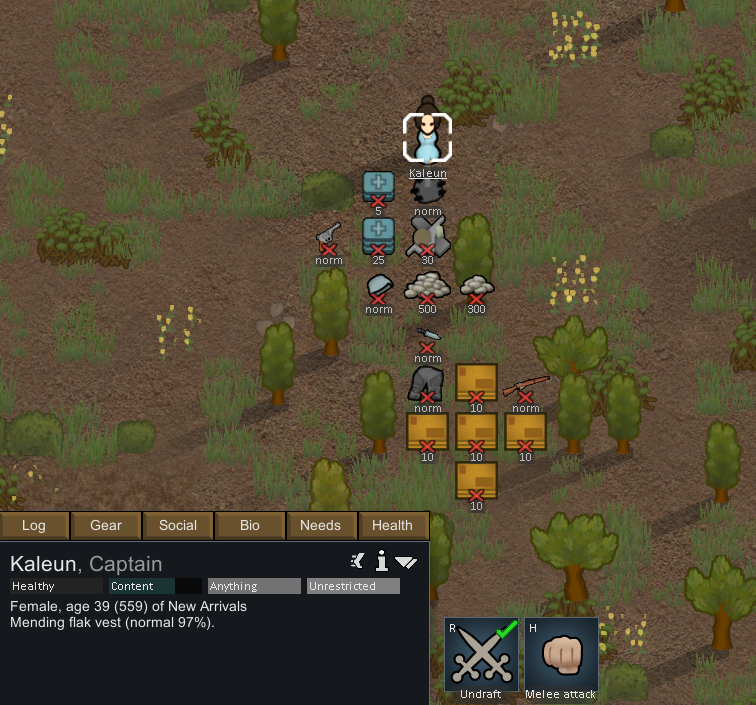Open Kaleun's Bio tab
756x705 pixels.
coord(250,525)
